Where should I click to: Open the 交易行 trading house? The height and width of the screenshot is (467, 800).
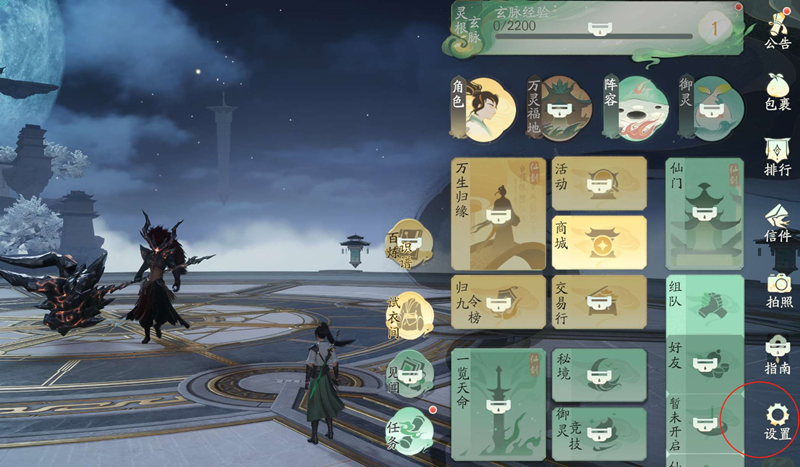pyautogui.click(x=599, y=302)
